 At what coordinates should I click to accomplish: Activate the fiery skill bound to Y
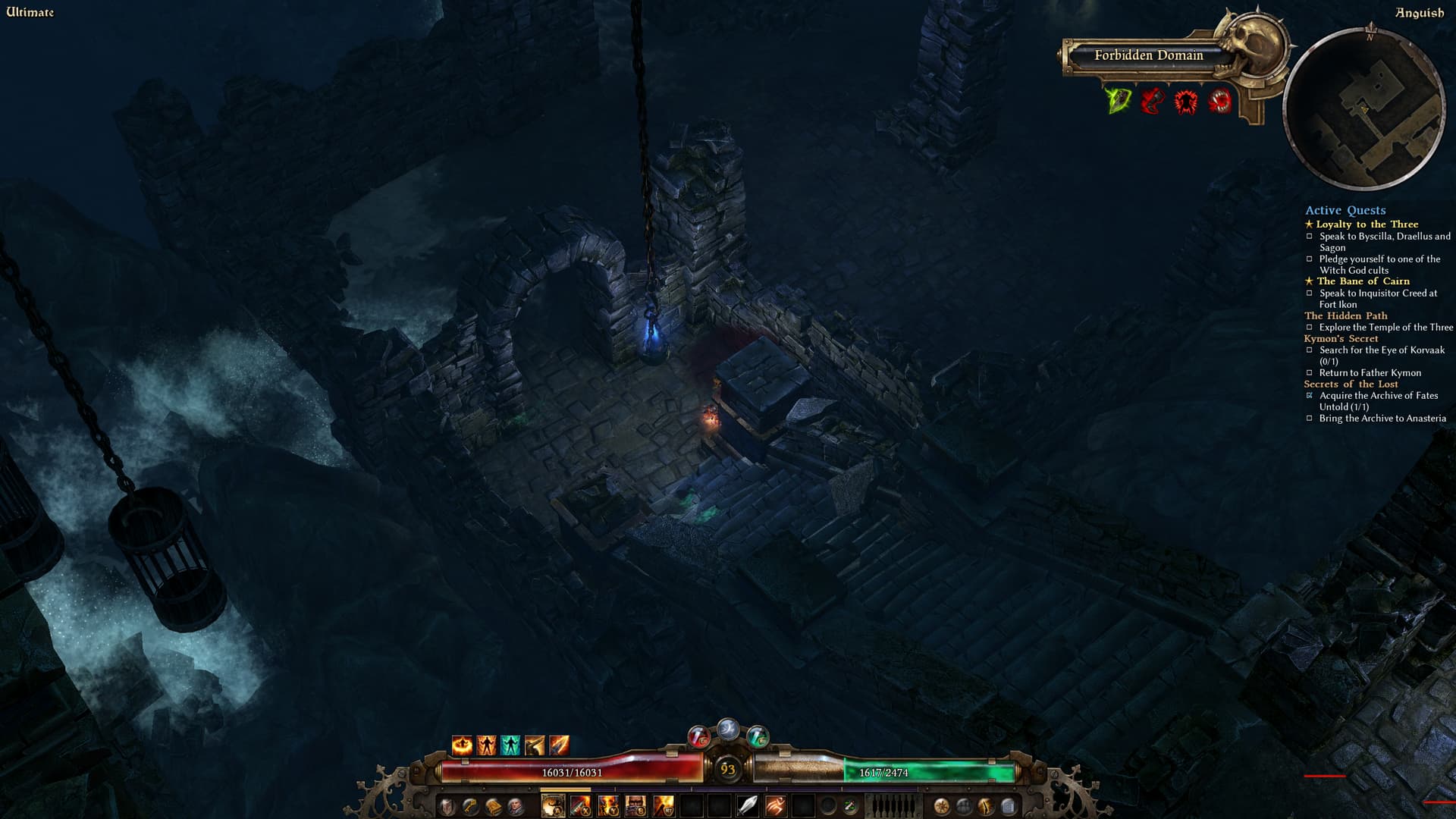click(607, 806)
